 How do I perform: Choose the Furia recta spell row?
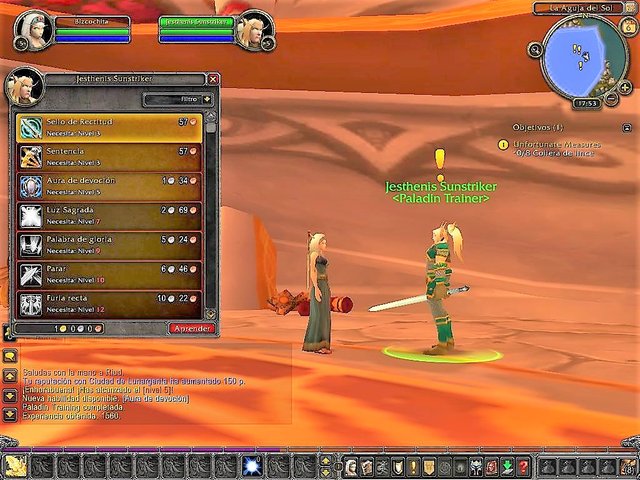[x=109, y=303]
